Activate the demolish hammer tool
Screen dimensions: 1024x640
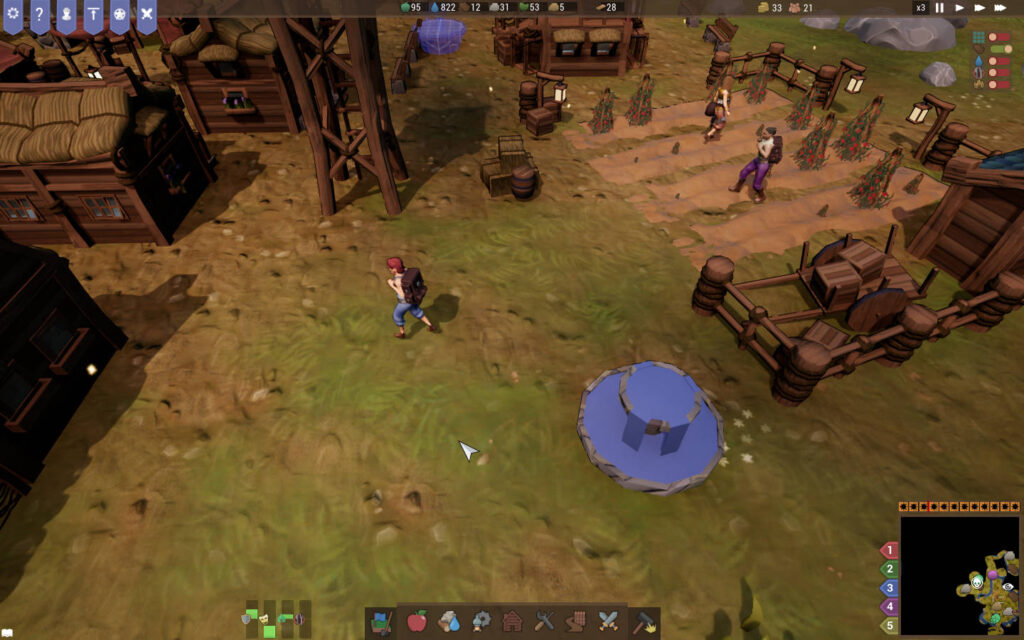click(x=643, y=622)
